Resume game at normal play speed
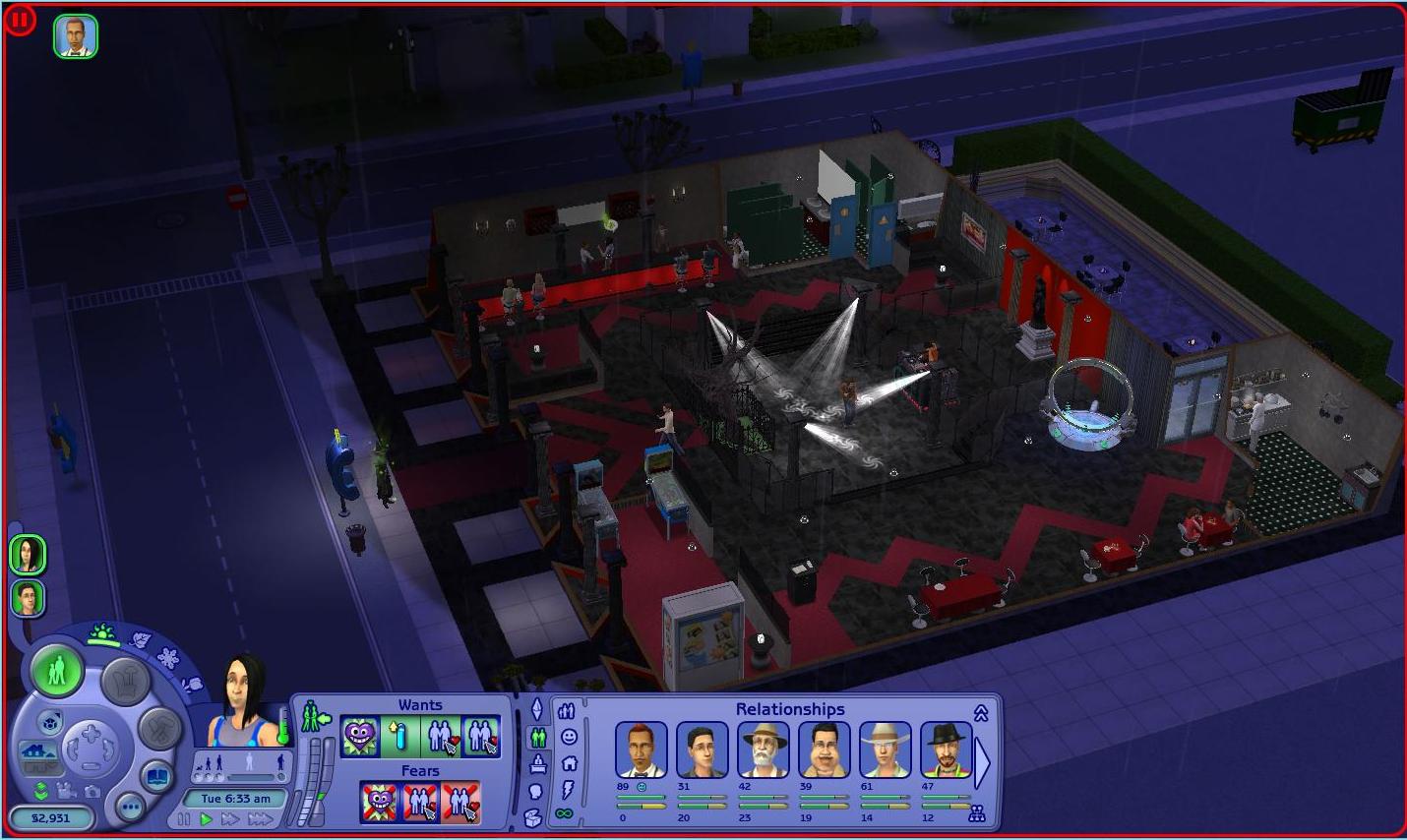Viewport: 1407px width, 840px height. 207,819
